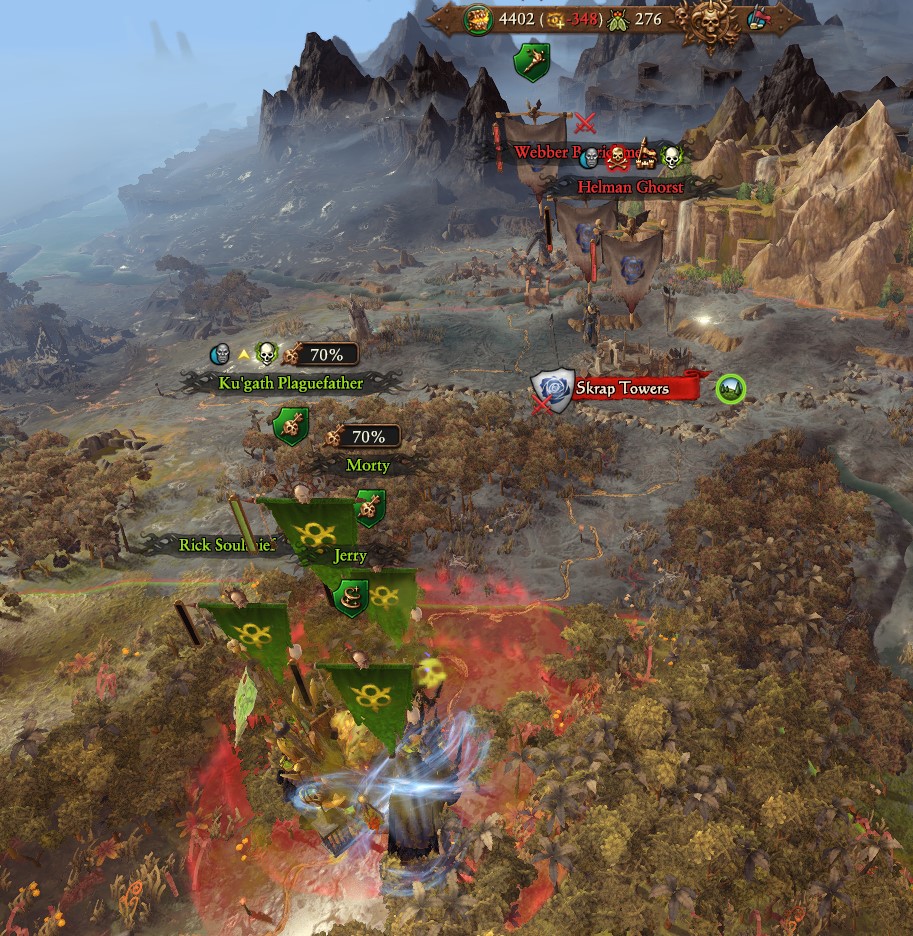Select the army named Morty

367,465
